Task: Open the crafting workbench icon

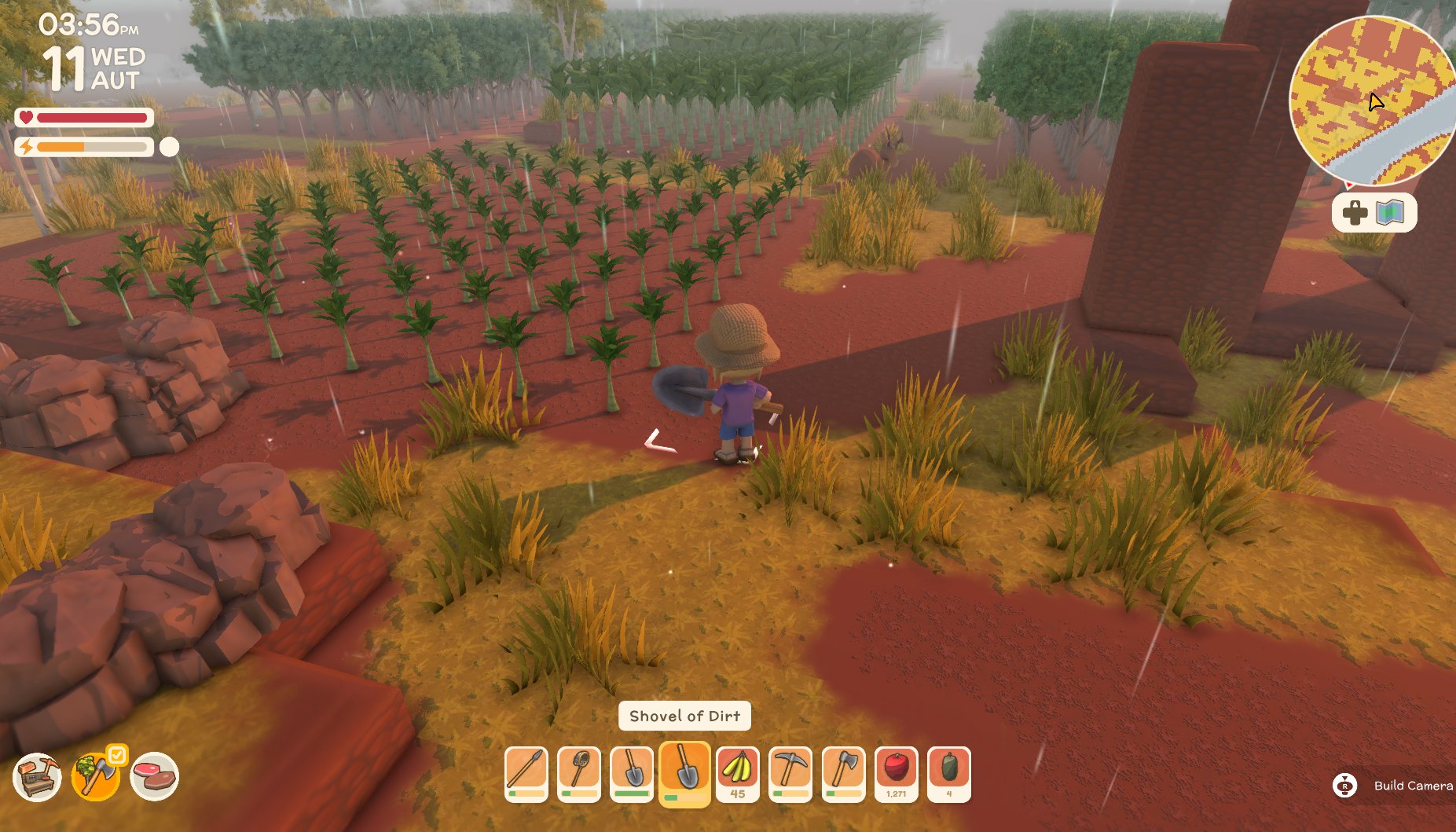Action: coord(37,777)
